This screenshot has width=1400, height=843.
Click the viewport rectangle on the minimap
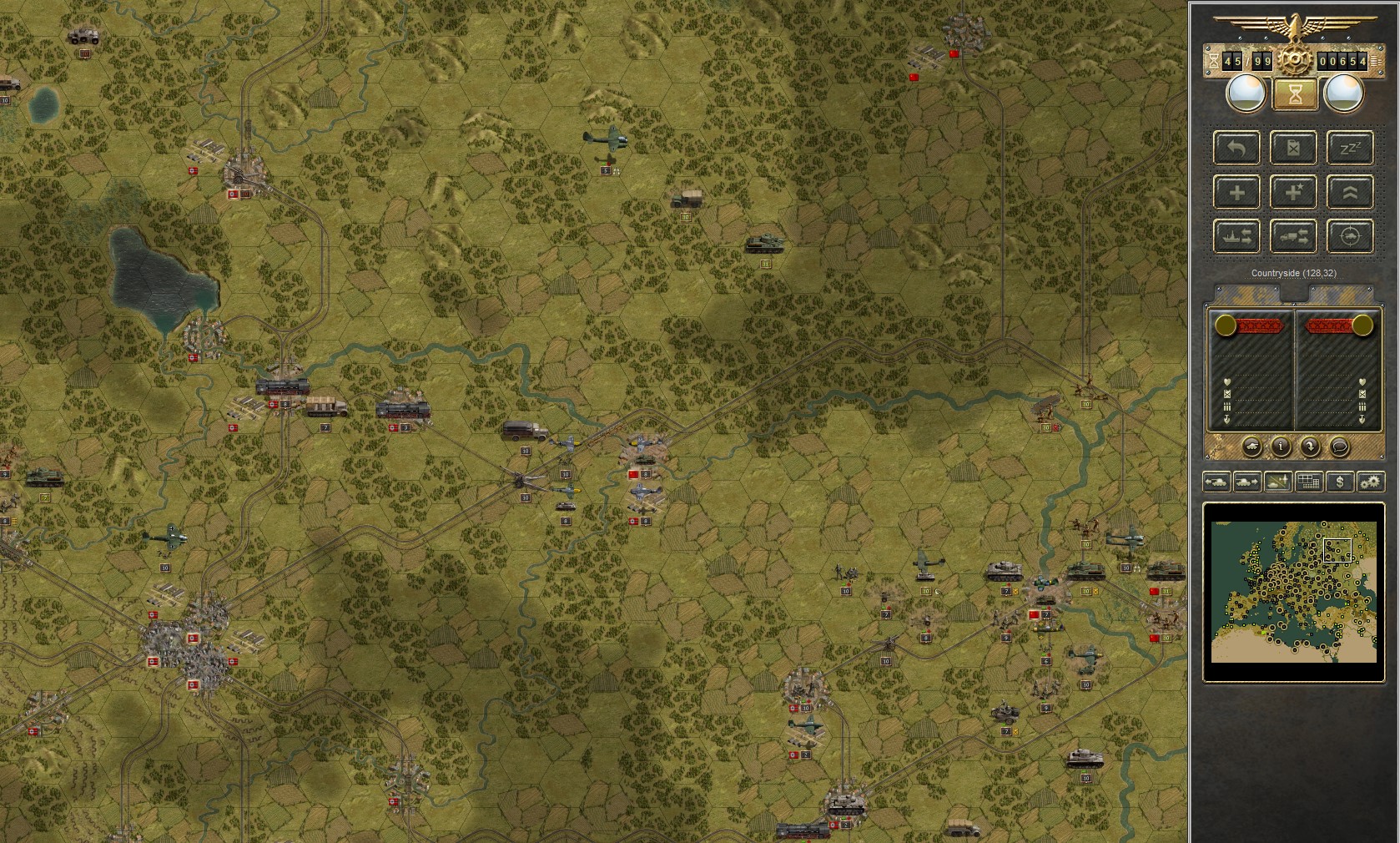tap(1336, 549)
